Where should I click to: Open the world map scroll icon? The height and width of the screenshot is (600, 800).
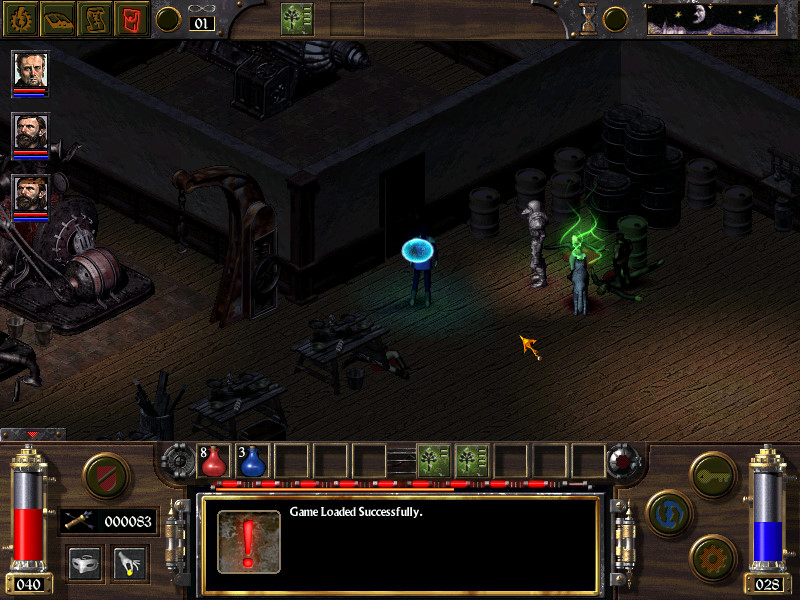point(95,19)
